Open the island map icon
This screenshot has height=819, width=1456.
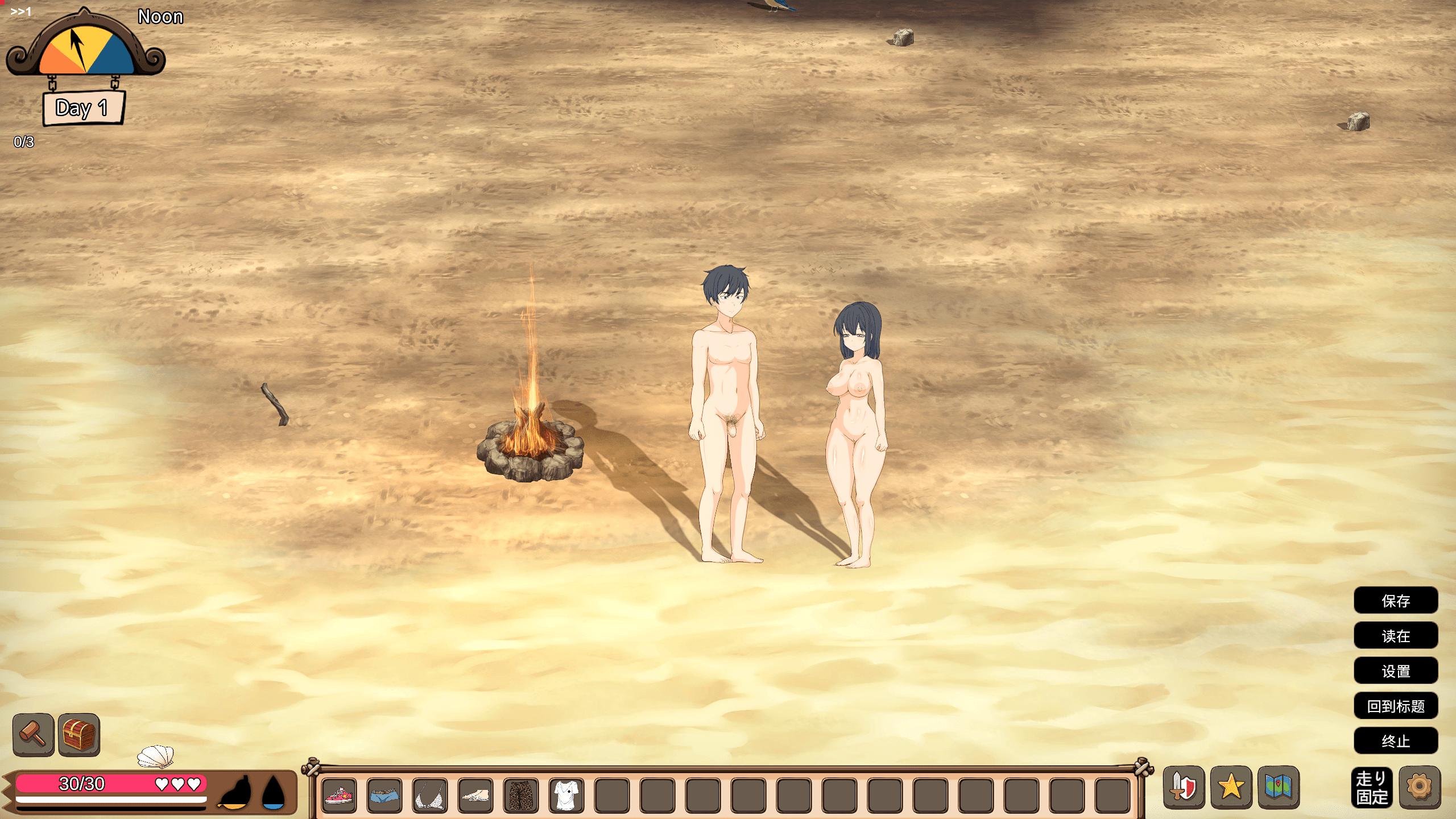pos(1279,787)
